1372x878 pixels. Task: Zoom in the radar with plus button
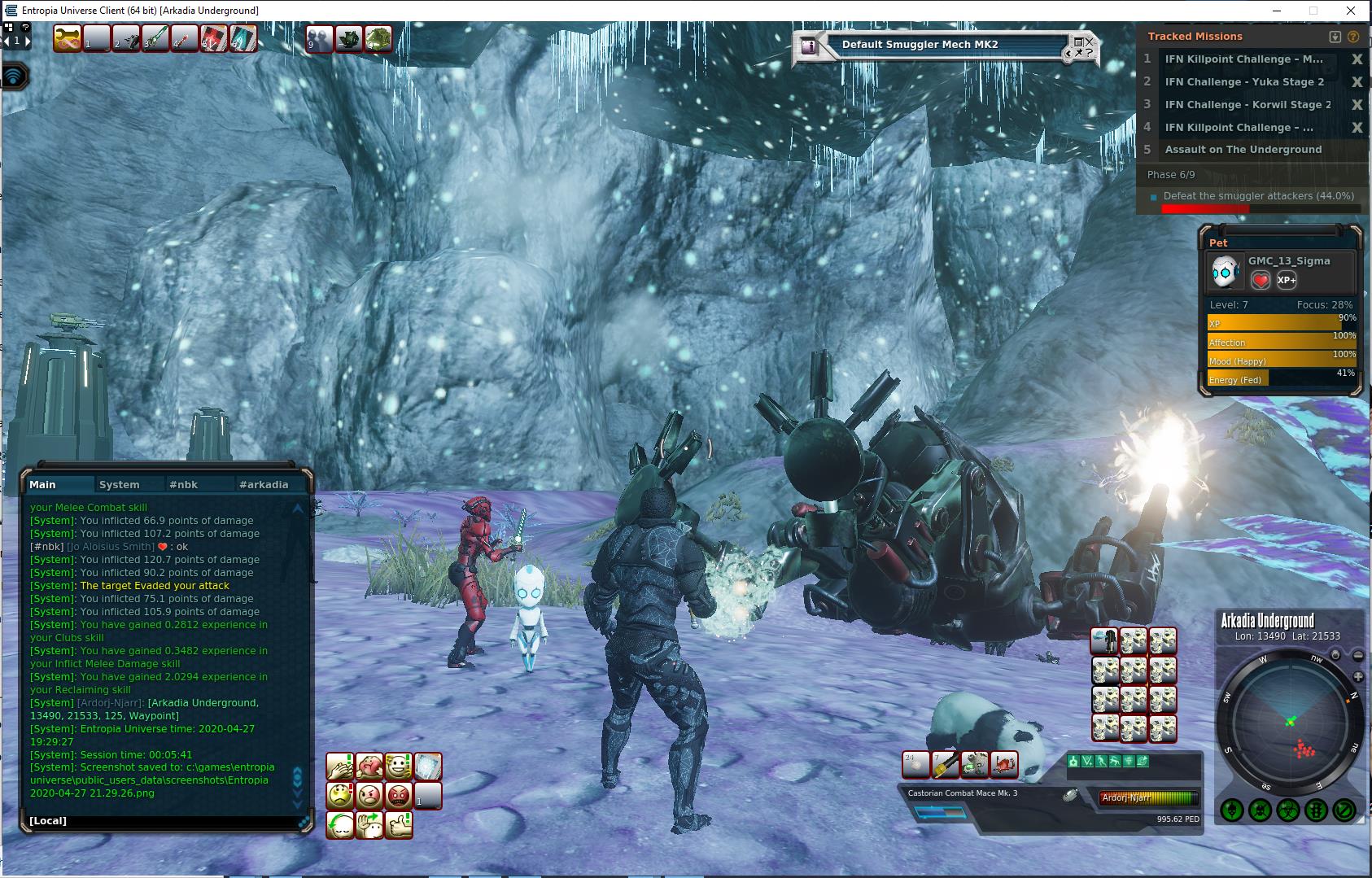1358,677
